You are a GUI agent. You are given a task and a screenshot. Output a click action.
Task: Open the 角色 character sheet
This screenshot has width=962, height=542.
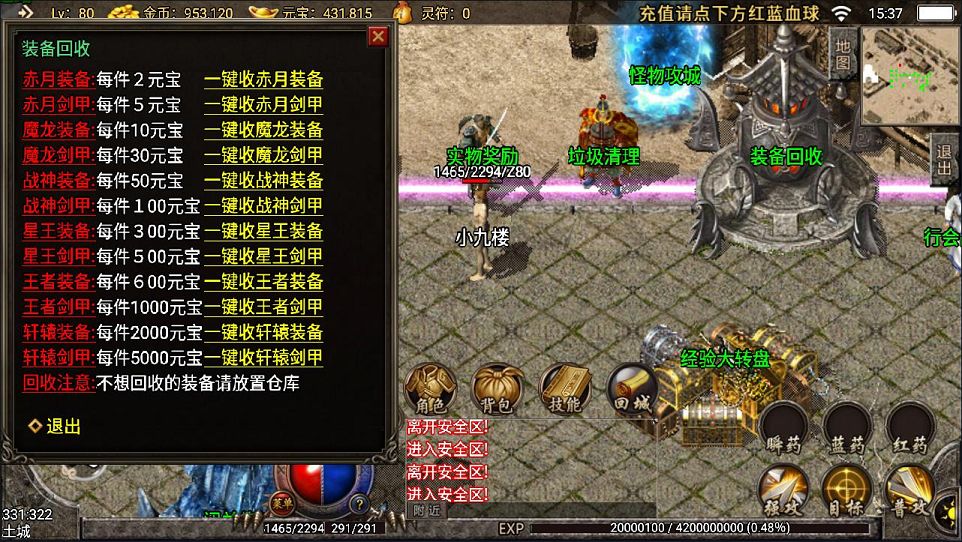point(431,388)
